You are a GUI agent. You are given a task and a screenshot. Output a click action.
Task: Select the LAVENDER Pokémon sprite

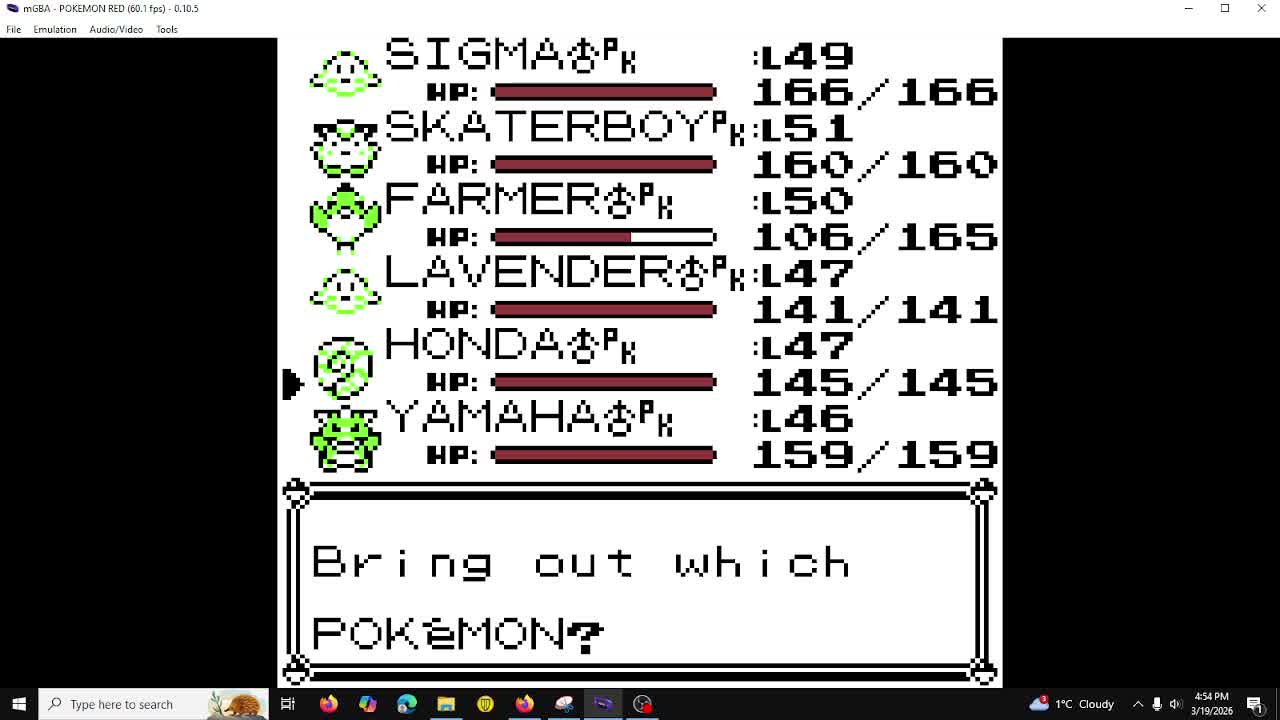pyautogui.click(x=345, y=288)
